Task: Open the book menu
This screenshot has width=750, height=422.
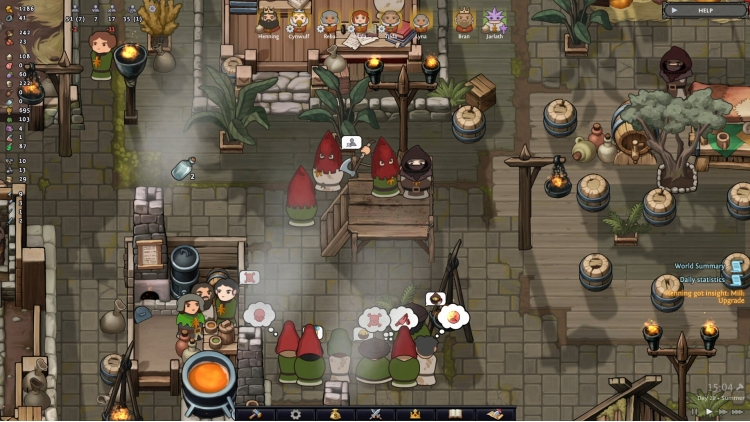Action: (x=454, y=414)
